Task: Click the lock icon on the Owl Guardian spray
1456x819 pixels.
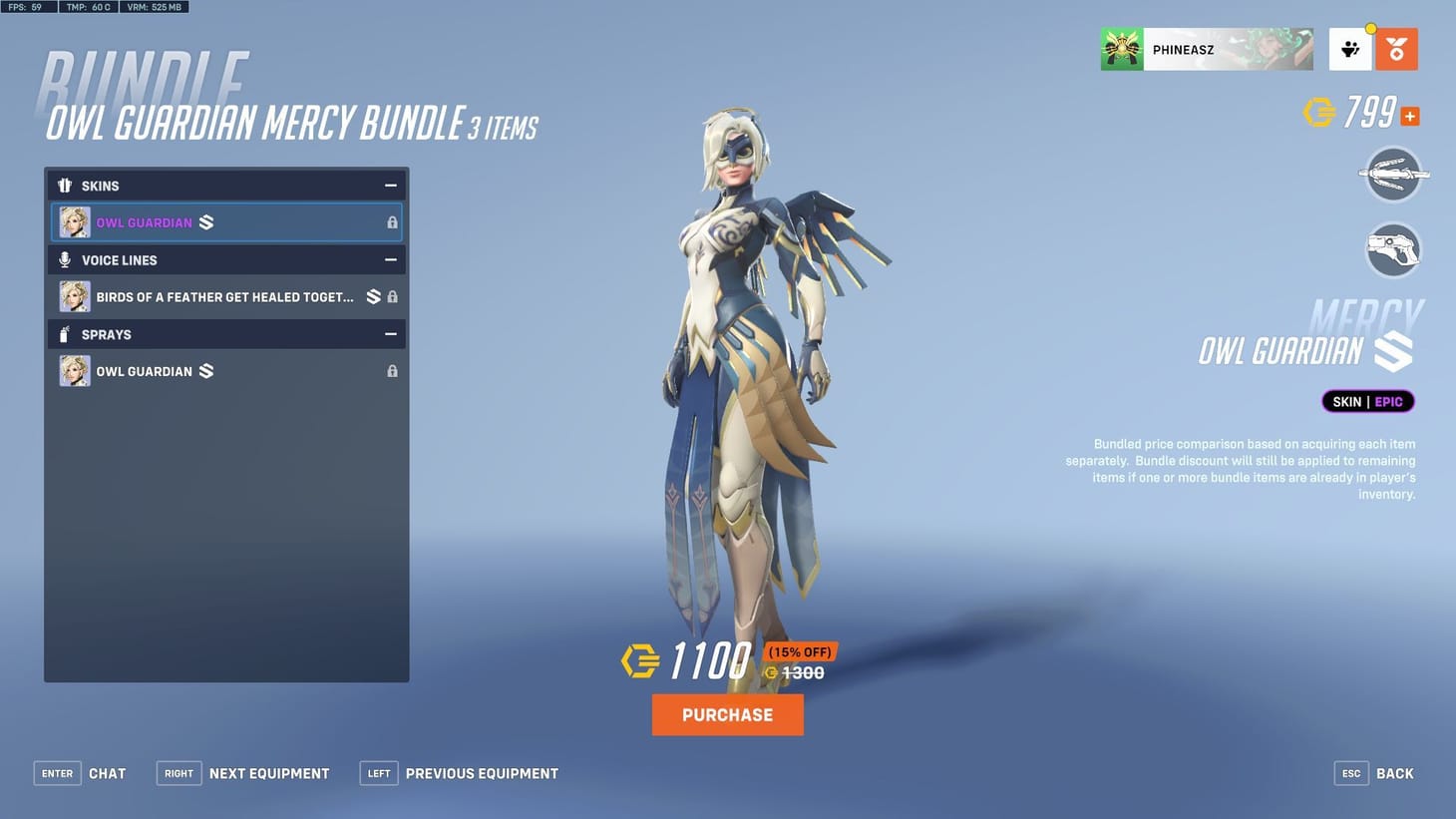Action: click(x=392, y=370)
